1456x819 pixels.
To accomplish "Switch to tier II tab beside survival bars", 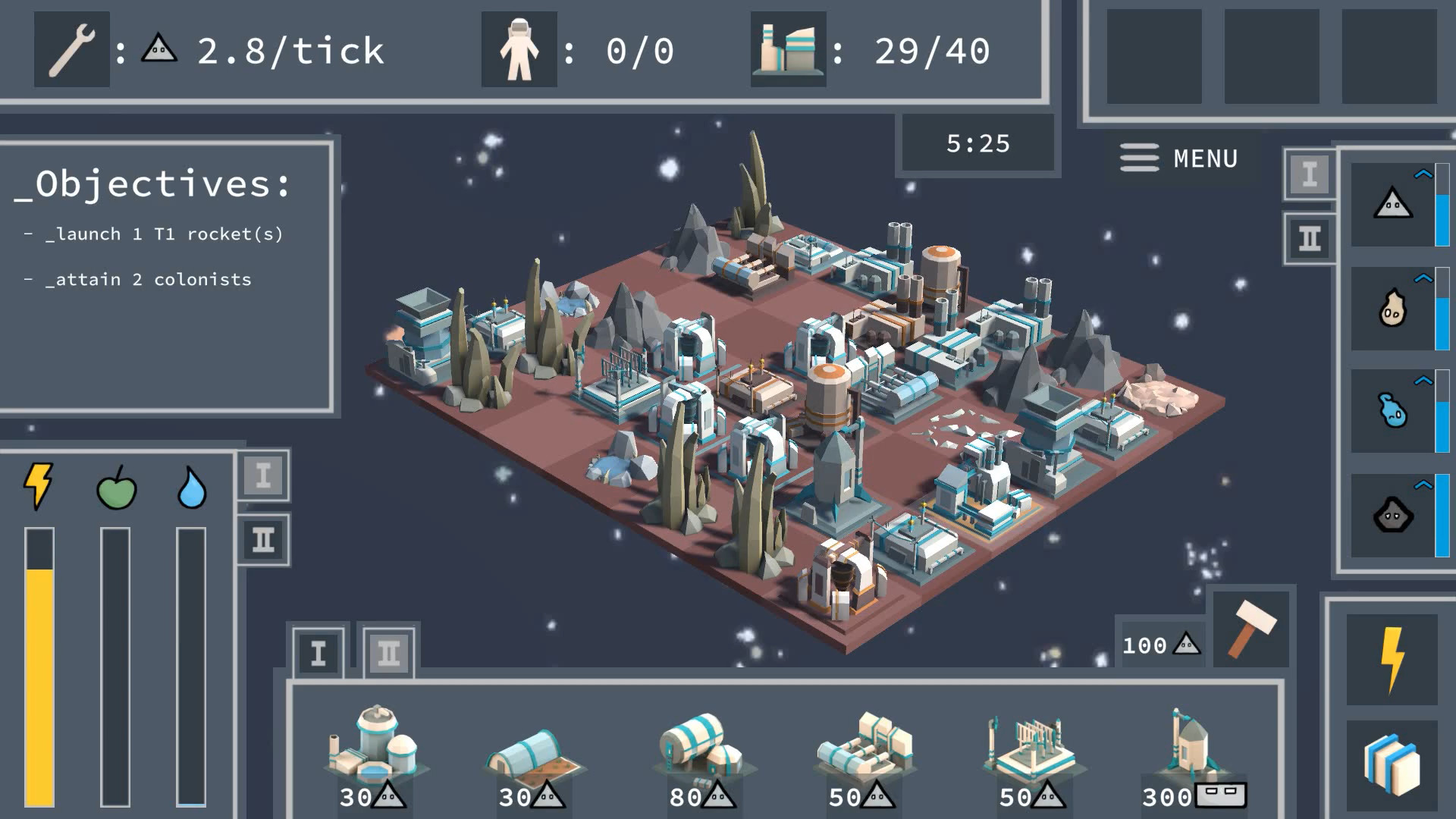I will [263, 540].
